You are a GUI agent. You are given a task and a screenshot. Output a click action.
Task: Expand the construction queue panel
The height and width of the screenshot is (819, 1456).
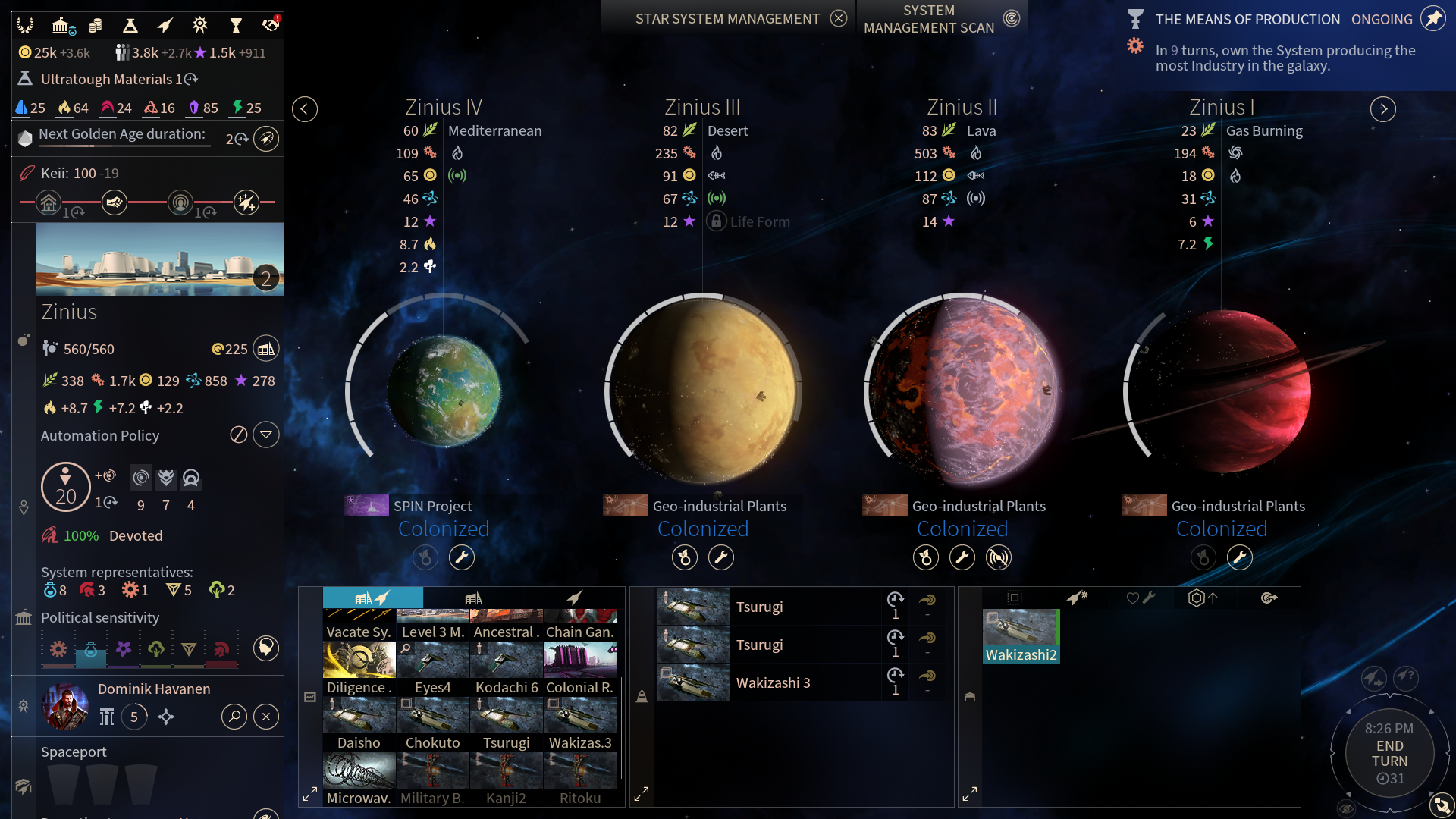642,794
